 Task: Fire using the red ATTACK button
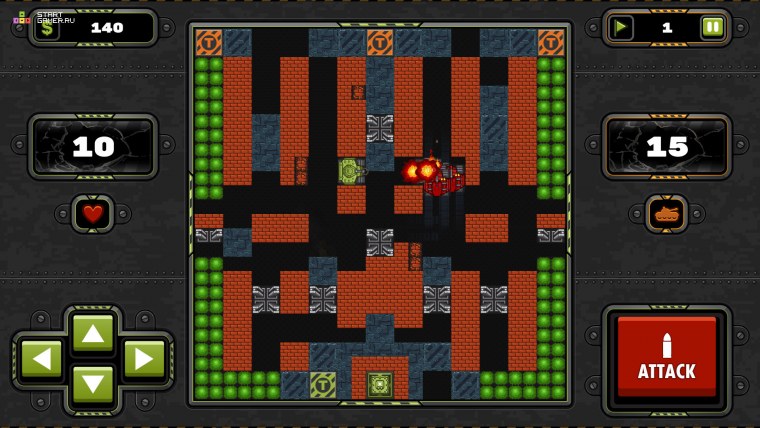coord(666,358)
